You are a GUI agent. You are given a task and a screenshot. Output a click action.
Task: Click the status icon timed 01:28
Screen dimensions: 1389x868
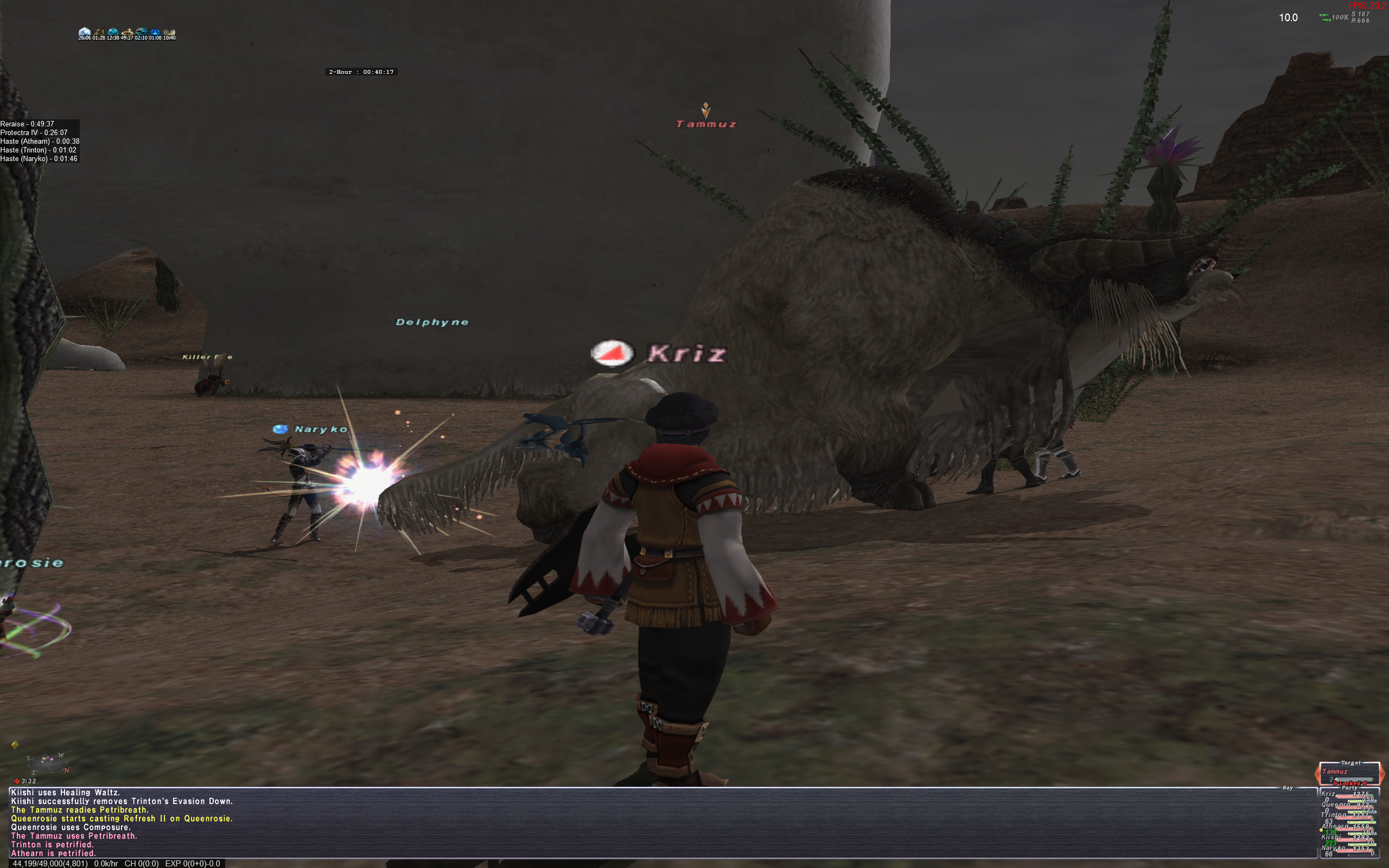(99, 31)
